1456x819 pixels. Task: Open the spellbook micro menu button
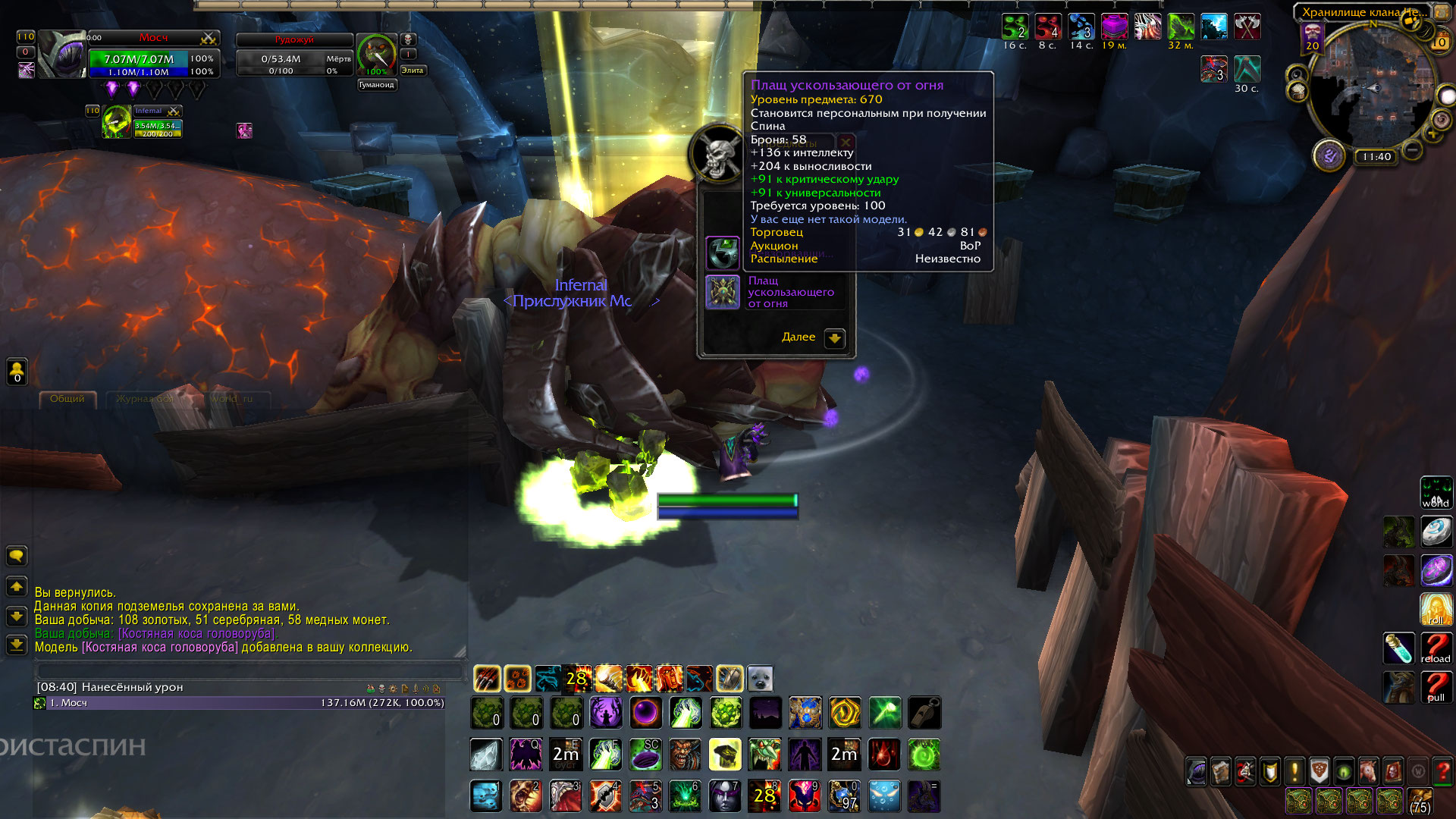pyautogui.click(x=1221, y=772)
